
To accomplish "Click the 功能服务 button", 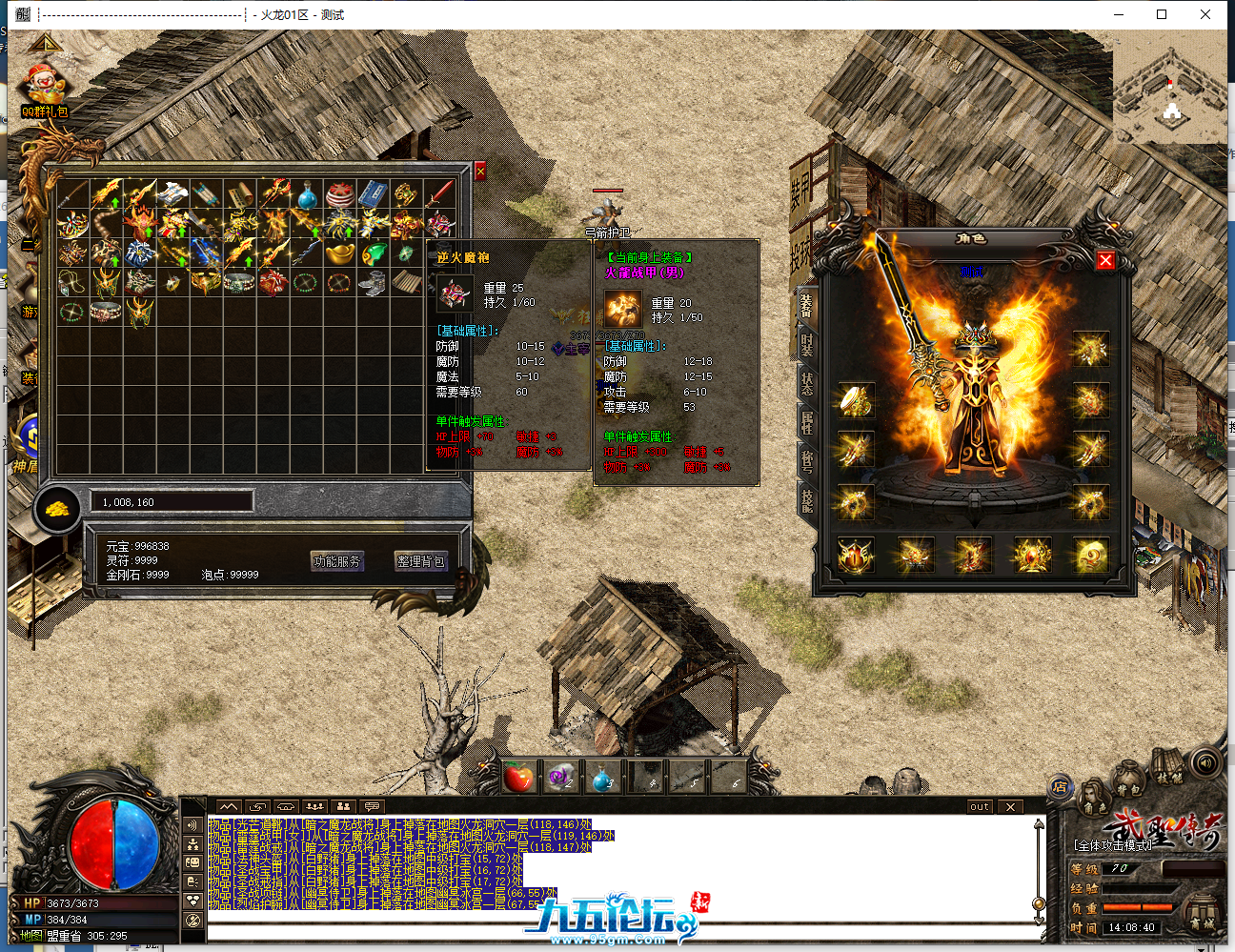I will 337,561.
